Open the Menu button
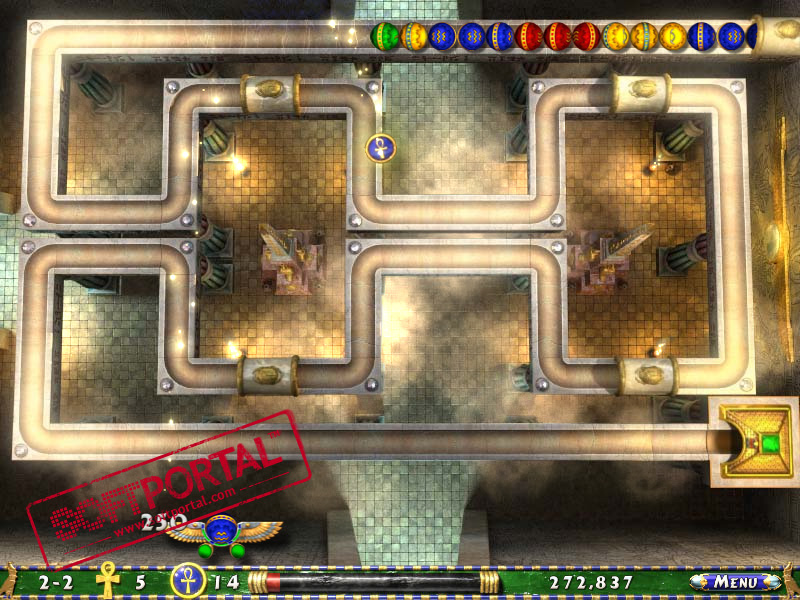The height and width of the screenshot is (600, 800). [735, 581]
